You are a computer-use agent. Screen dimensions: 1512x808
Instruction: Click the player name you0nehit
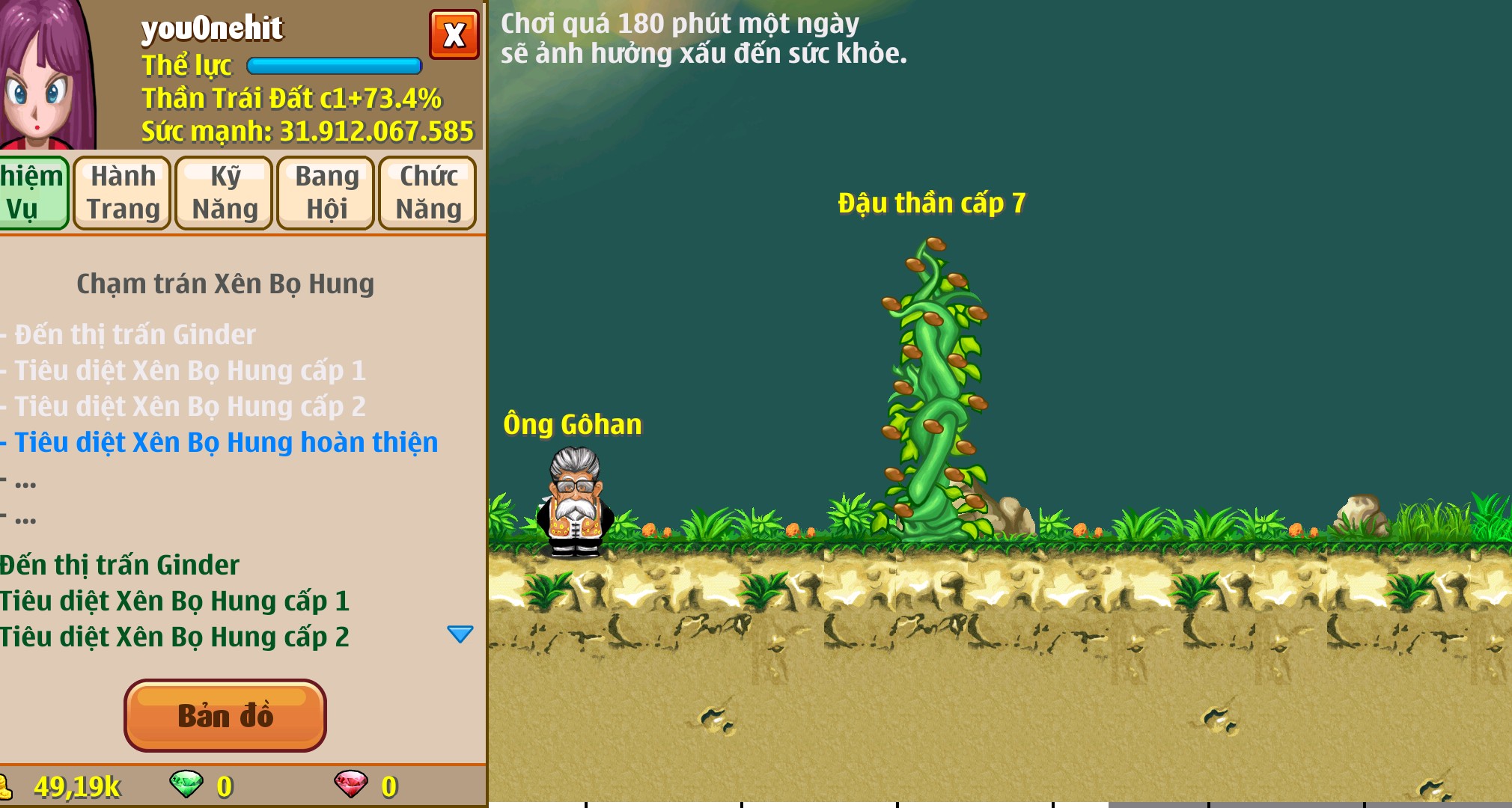pyautogui.click(x=211, y=28)
